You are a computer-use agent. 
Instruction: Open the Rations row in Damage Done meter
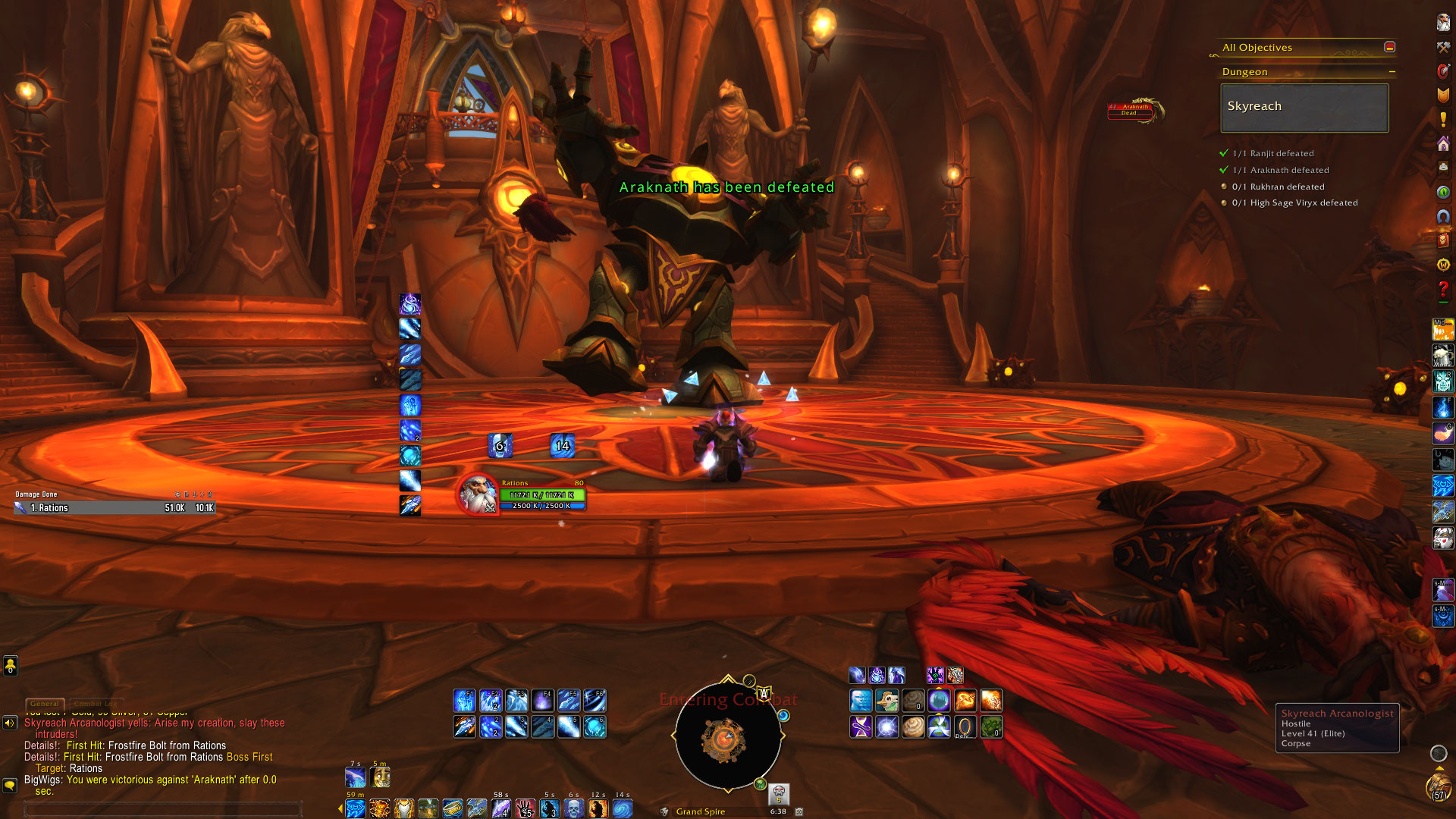115,508
